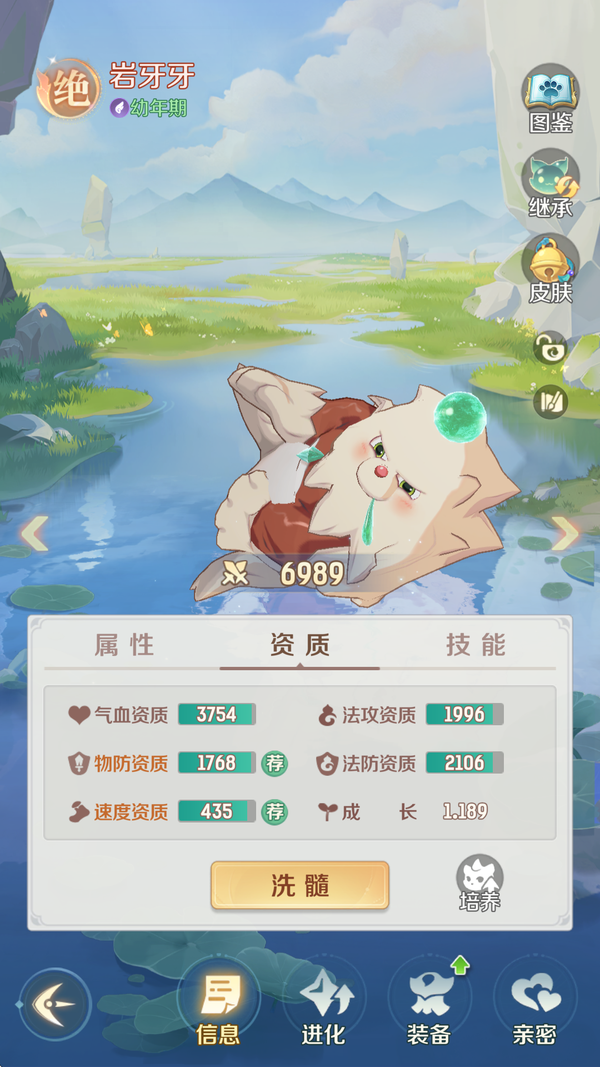The height and width of the screenshot is (1067, 600).
Task: Switch to the 技能 skills tab
Action: point(476,645)
